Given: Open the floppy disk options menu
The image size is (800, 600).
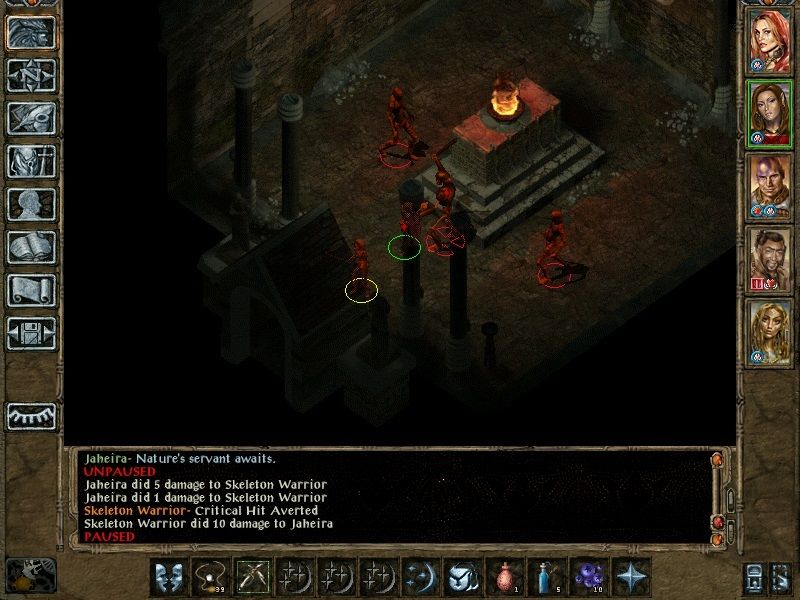Looking at the screenshot, I should click(31, 333).
